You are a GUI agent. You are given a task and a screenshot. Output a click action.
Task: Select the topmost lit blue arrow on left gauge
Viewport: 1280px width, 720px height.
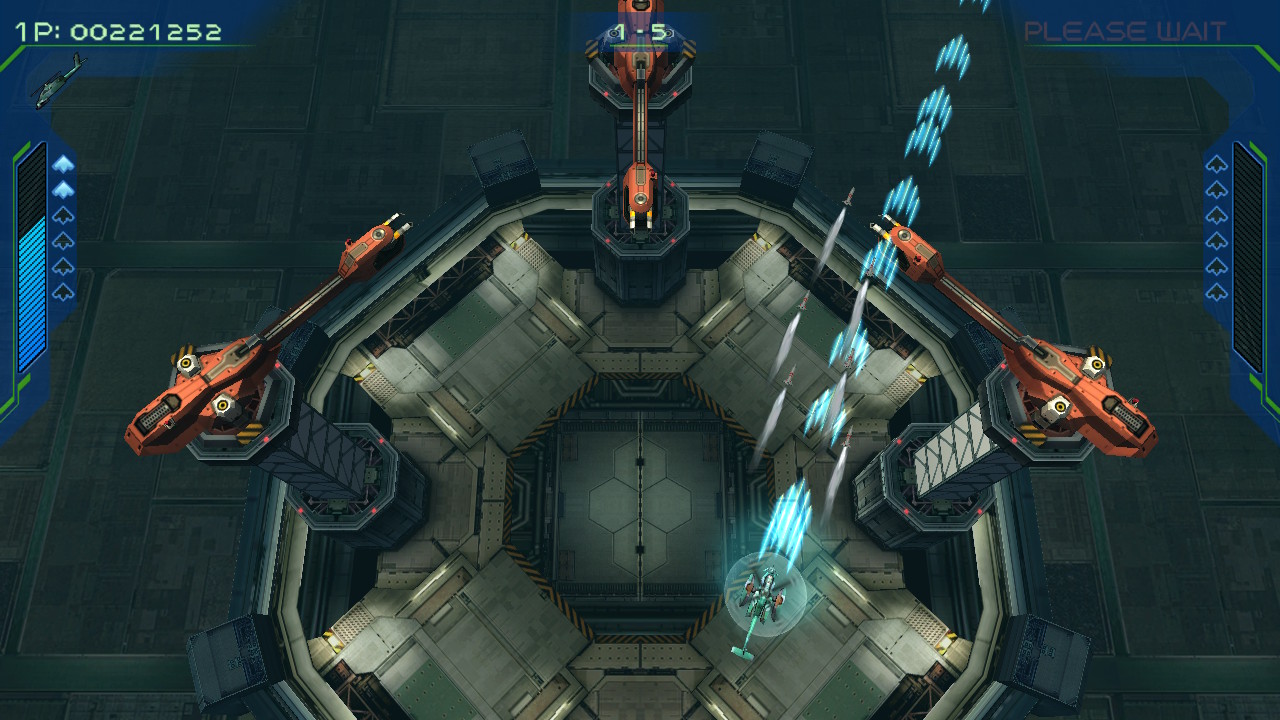click(63, 164)
